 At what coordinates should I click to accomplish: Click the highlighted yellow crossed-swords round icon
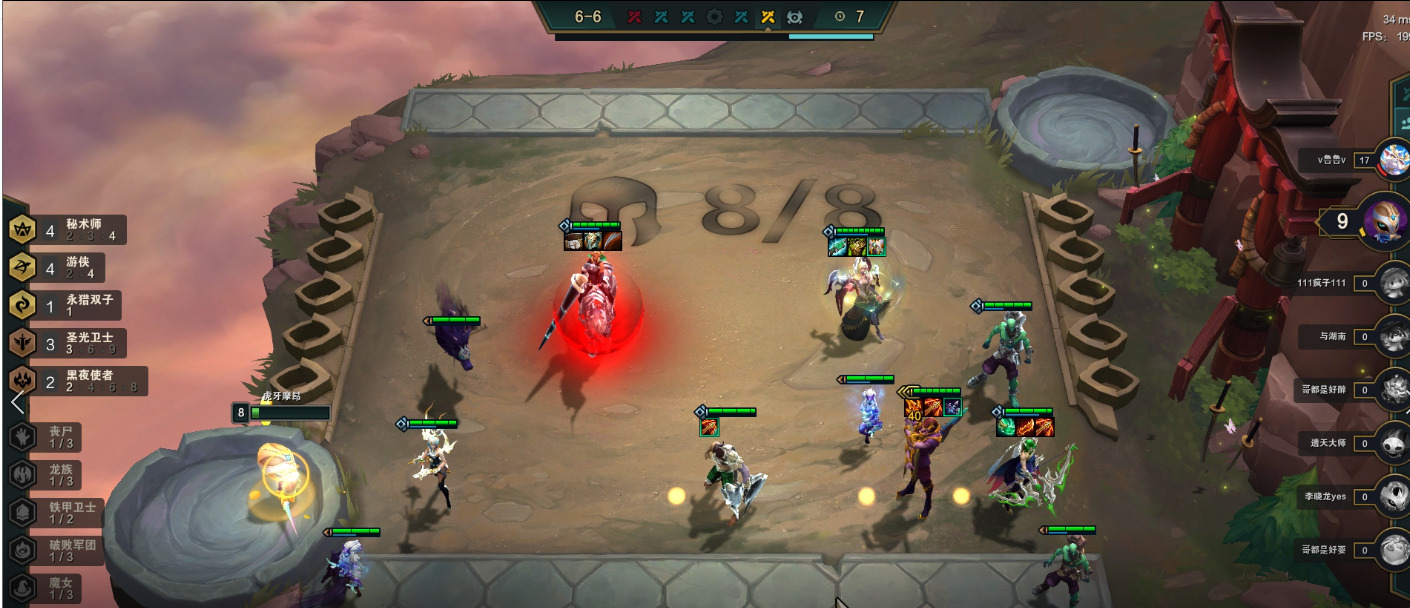coord(768,16)
